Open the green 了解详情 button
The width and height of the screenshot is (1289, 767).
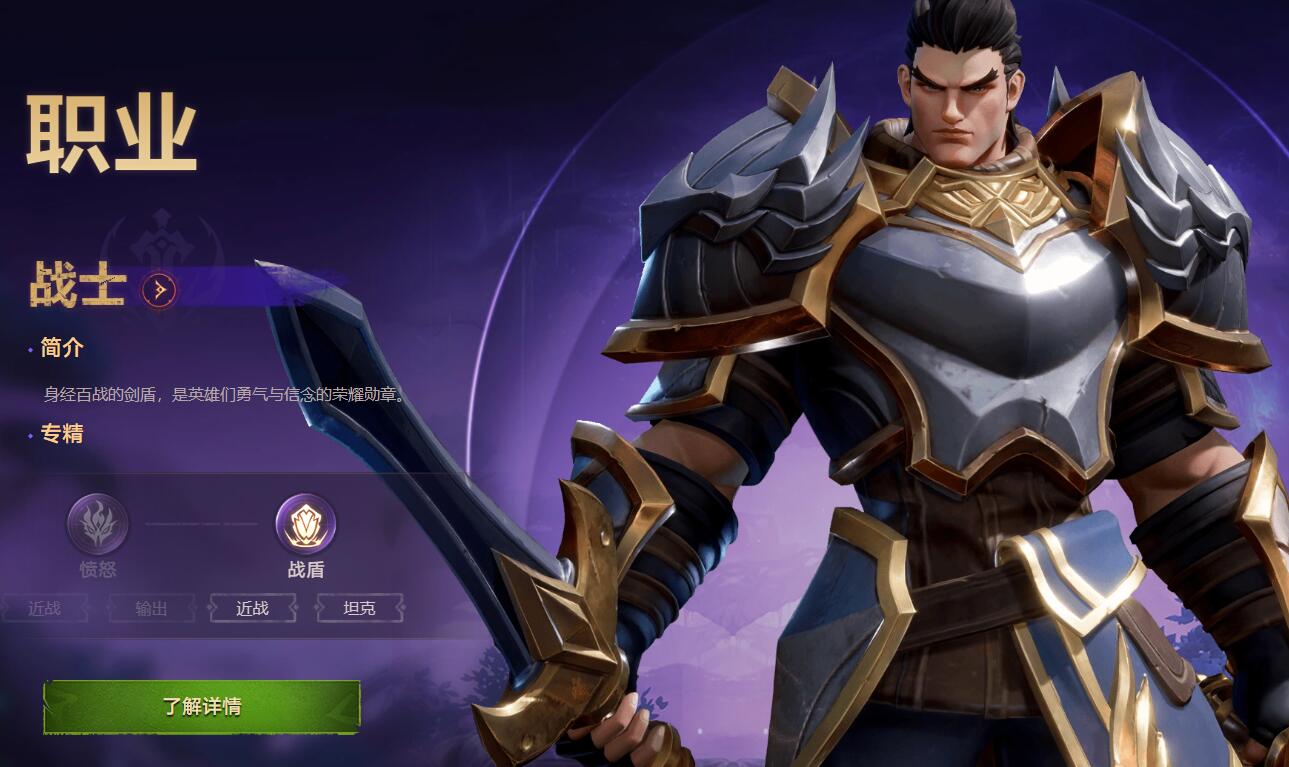pyautogui.click(x=201, y=706)
